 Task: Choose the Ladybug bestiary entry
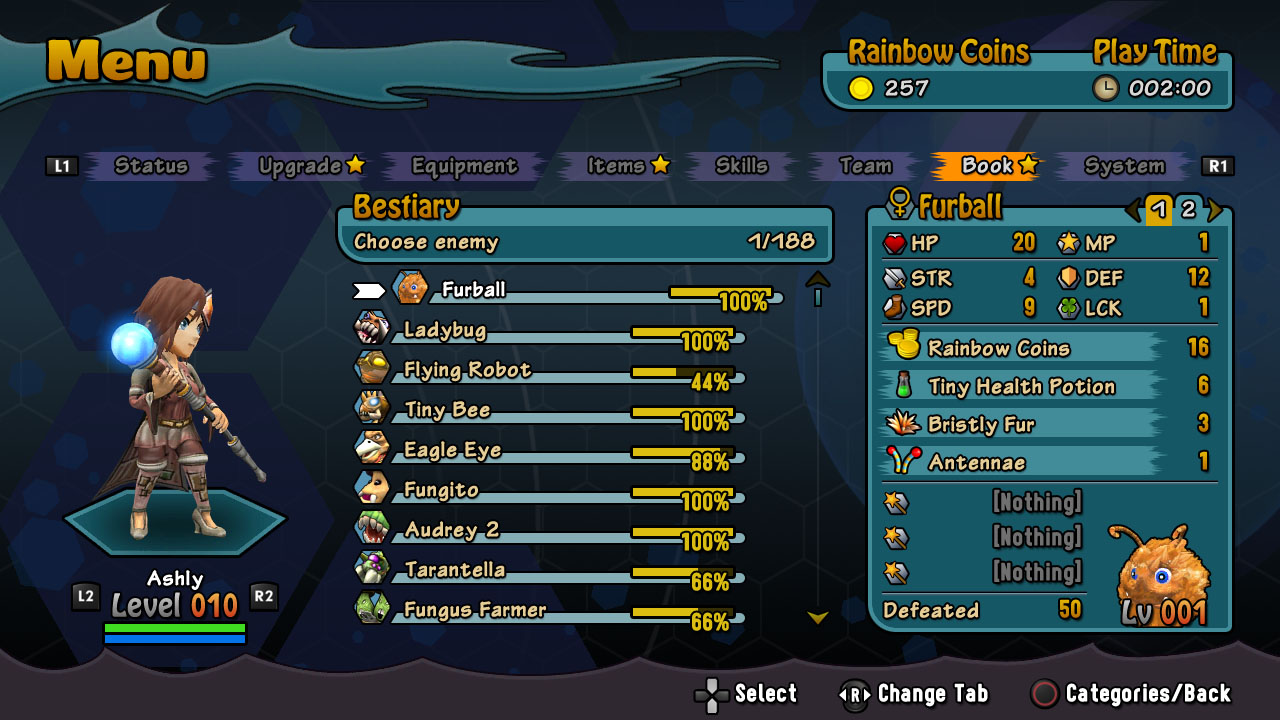[x=445, y=330]
